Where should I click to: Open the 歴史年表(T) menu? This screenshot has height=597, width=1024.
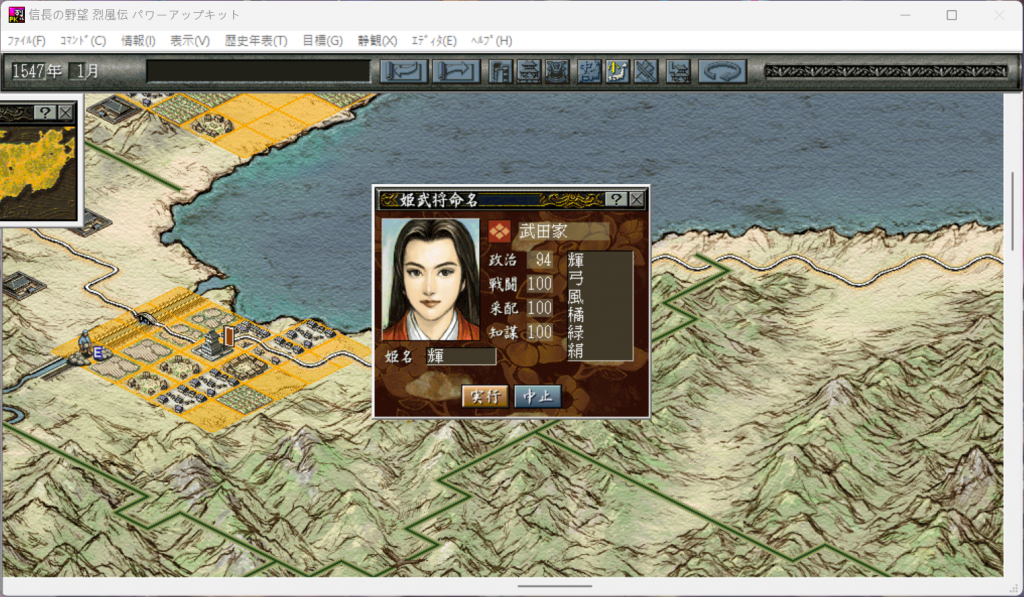(256, 41)
